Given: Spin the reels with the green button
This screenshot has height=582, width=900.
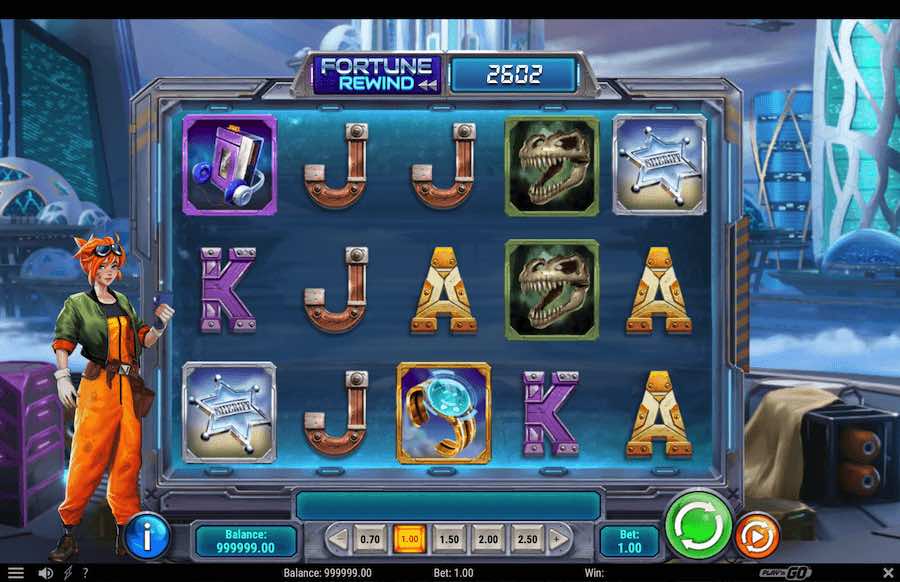Looking at the screenshot, I should tap(699, 525).
